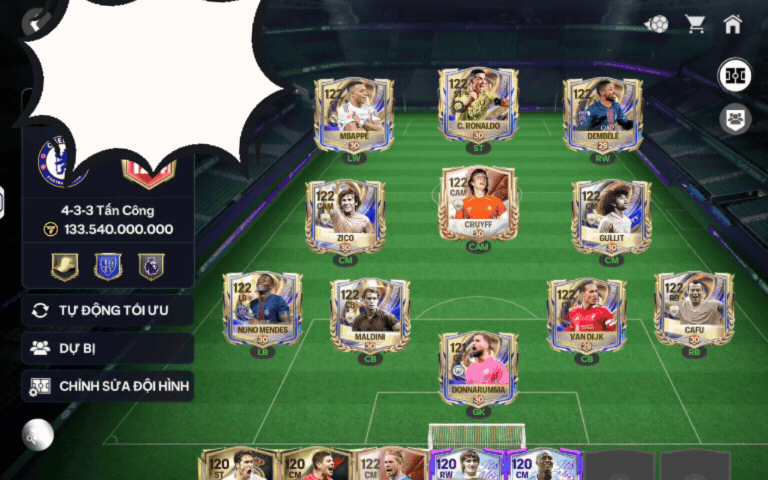Select the Nuno Mendes LB card
Viewport: 768px width, 480px height.
coord(262,307)
